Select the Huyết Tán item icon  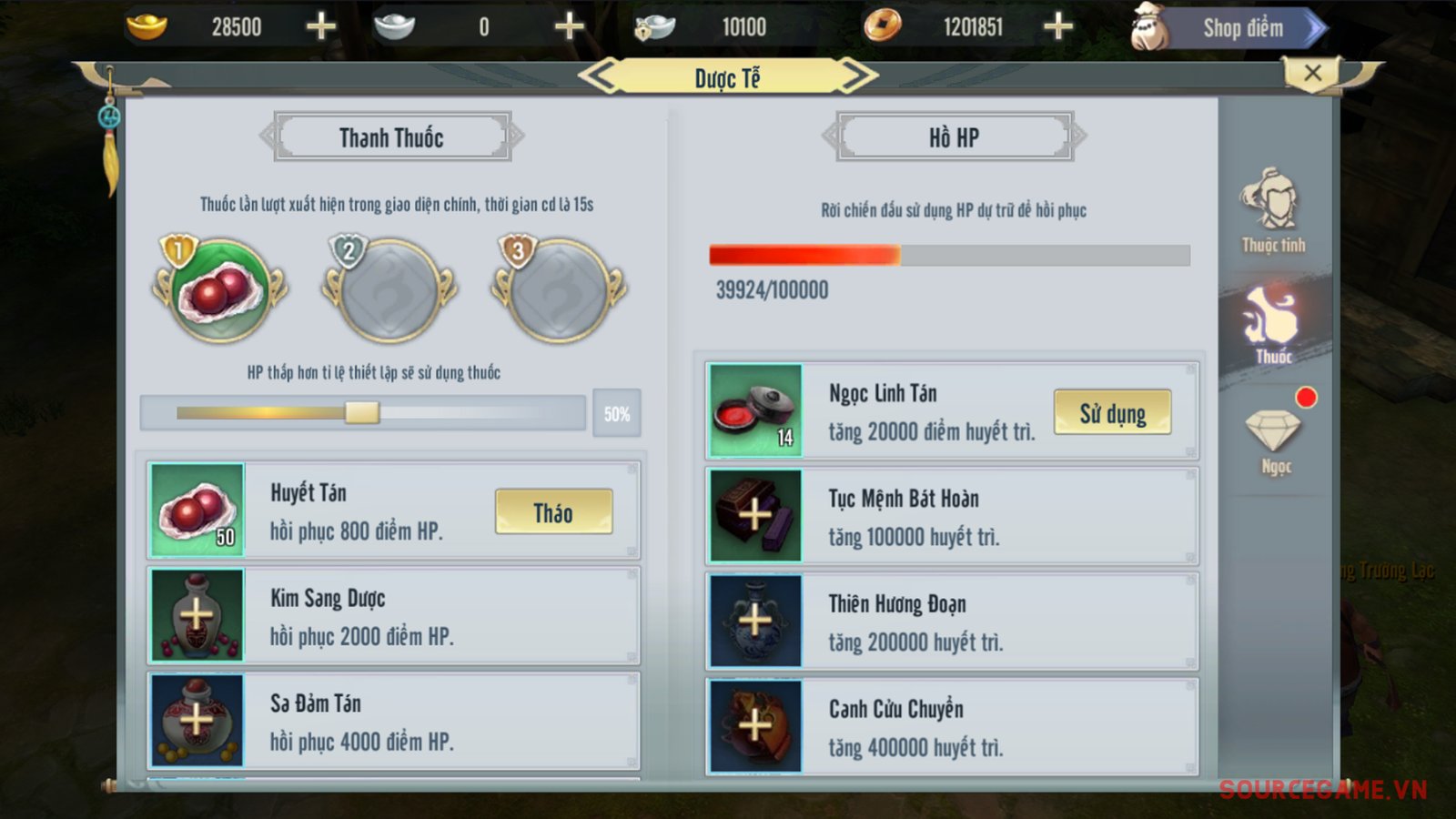(197, 511)
